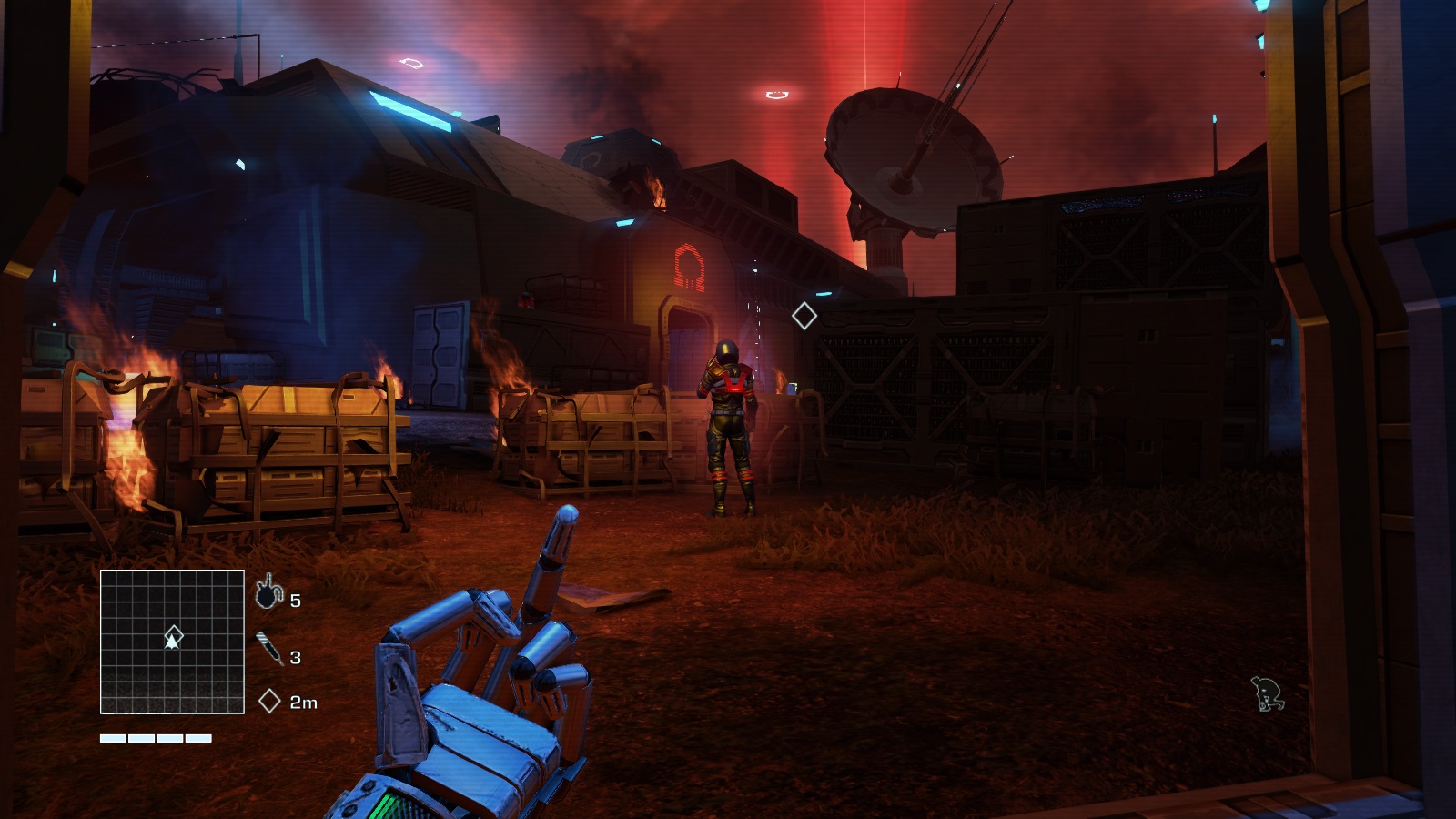Expand the minimap in the lower-left corner
1456x819 pixels.
point(171,640)
